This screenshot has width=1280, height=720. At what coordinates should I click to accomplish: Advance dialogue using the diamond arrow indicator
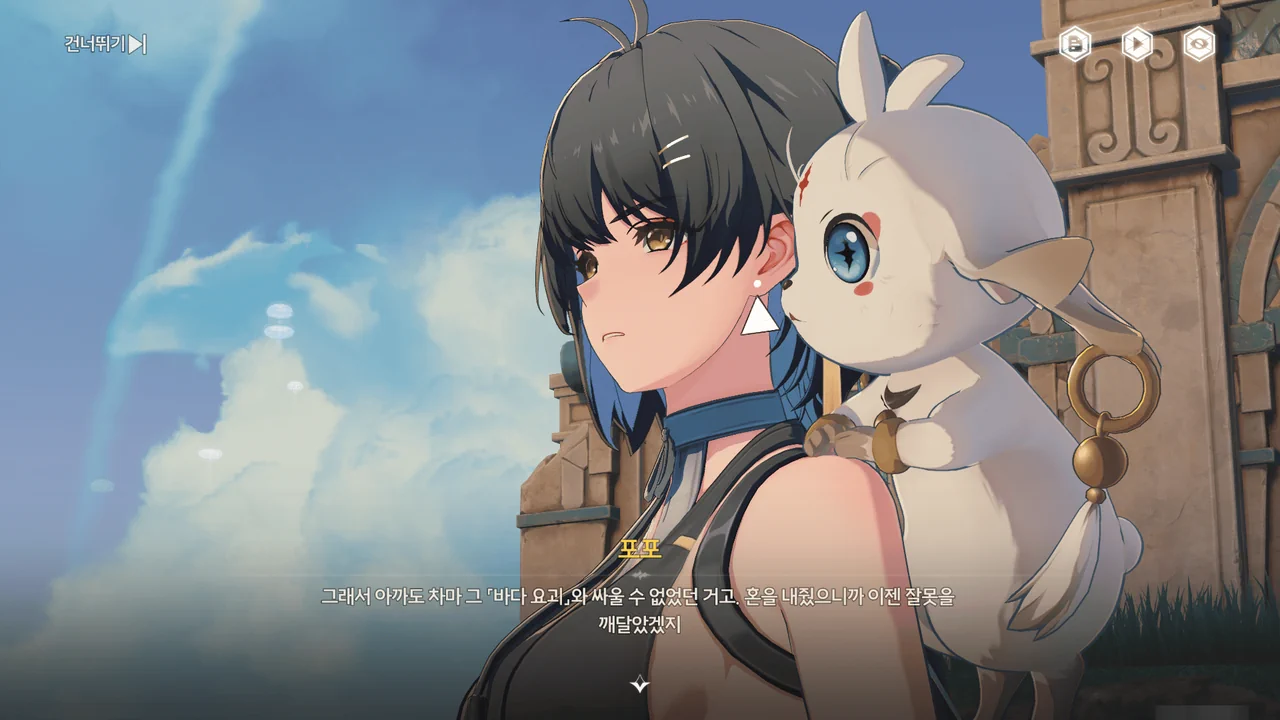(x=640, y=684)
